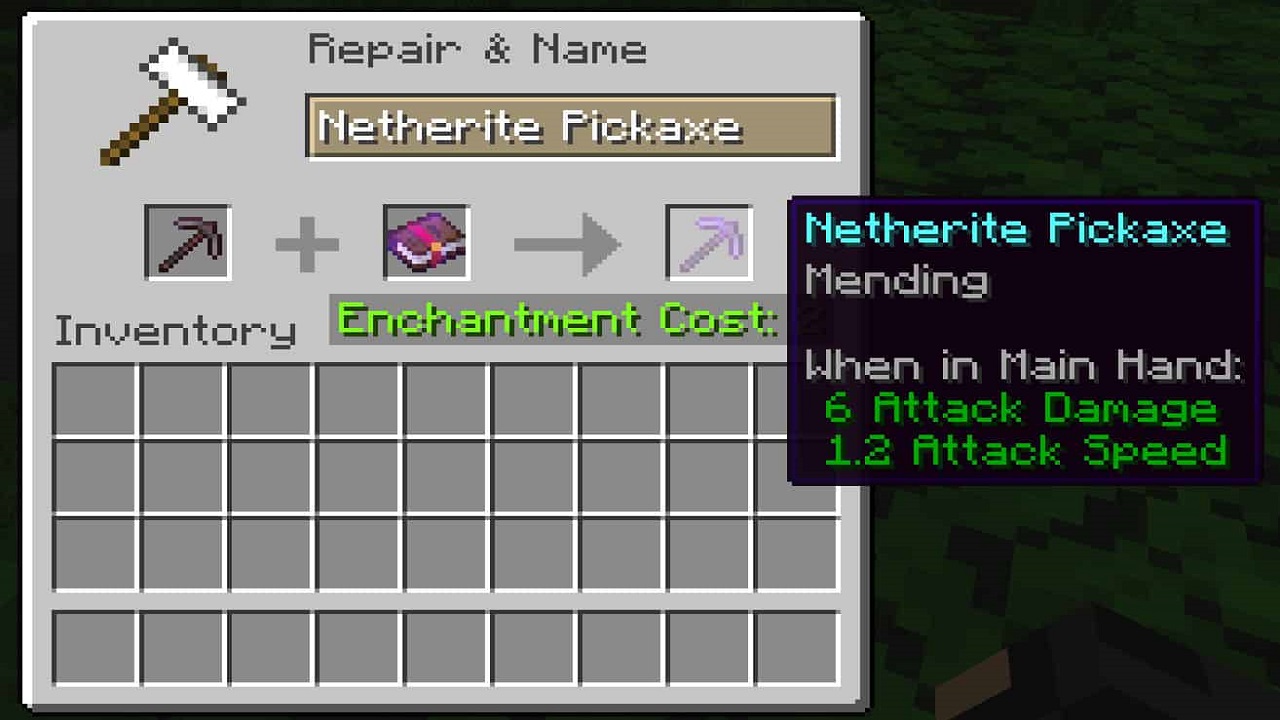The image size is (1280, 720).
Task: Click the When in Main Hand tooltip heading
Action: tap(1020, 365)
